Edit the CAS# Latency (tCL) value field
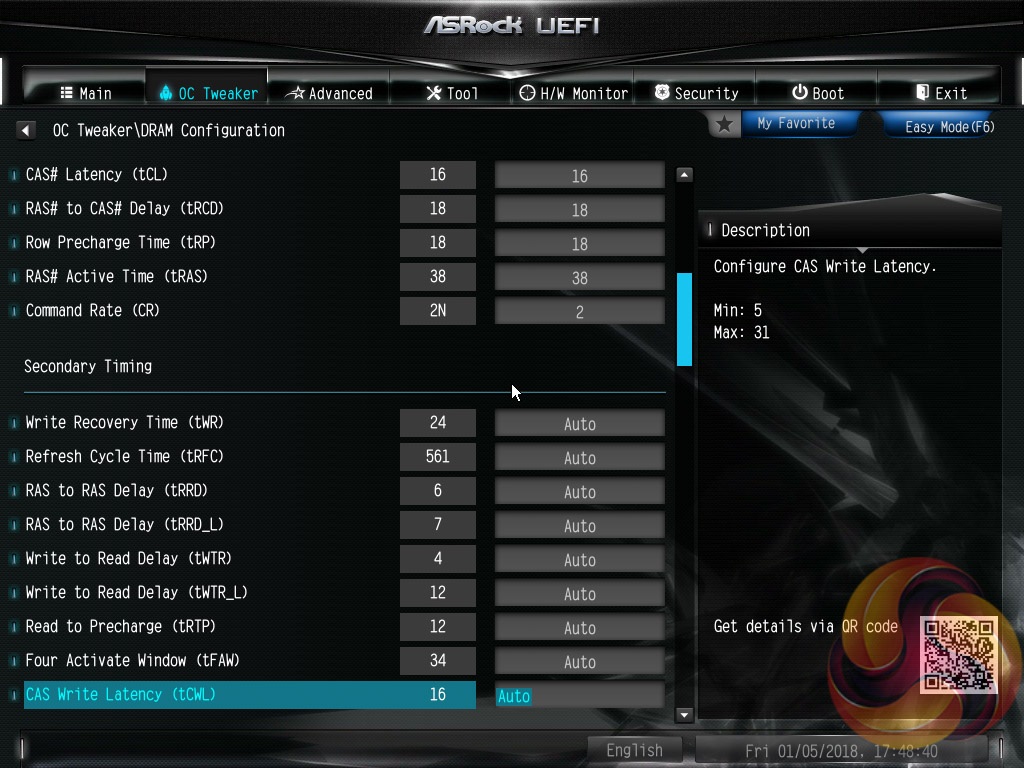 point(579,176)
